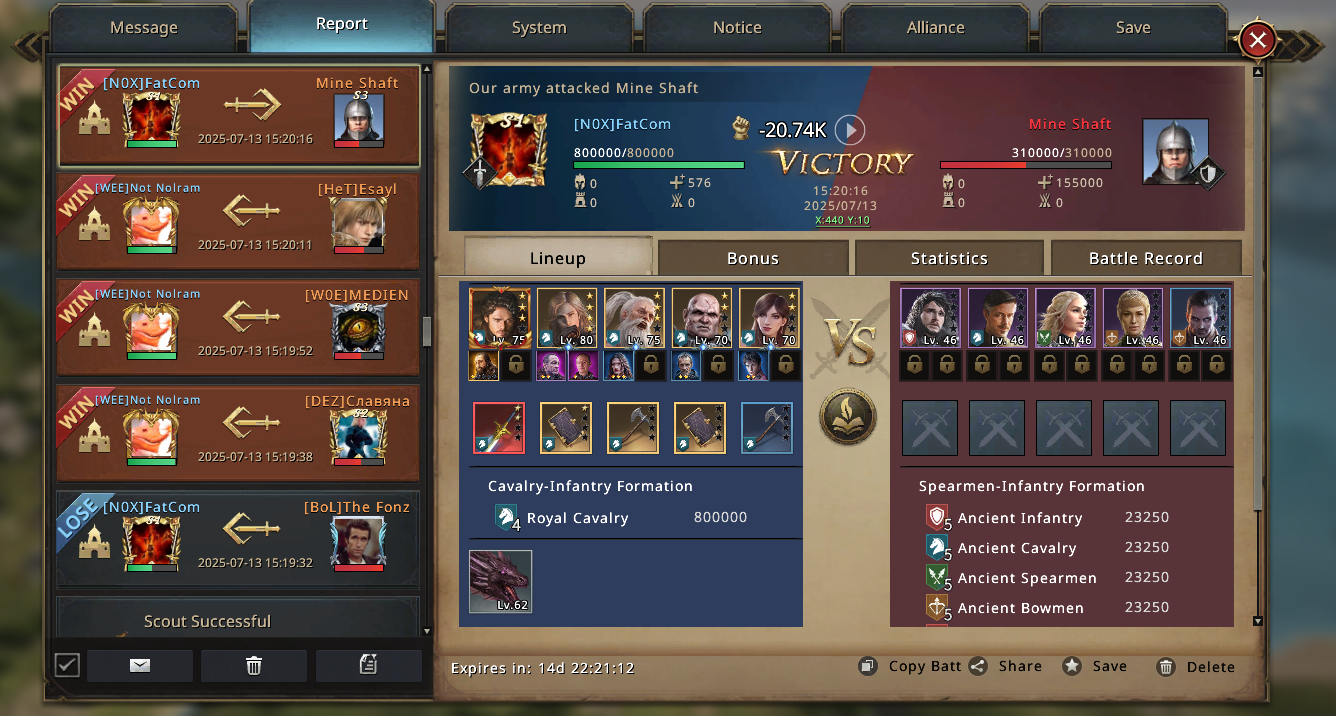Delete this battle report
Screen dimensions: 1336x716
(x=1196, y=667)
